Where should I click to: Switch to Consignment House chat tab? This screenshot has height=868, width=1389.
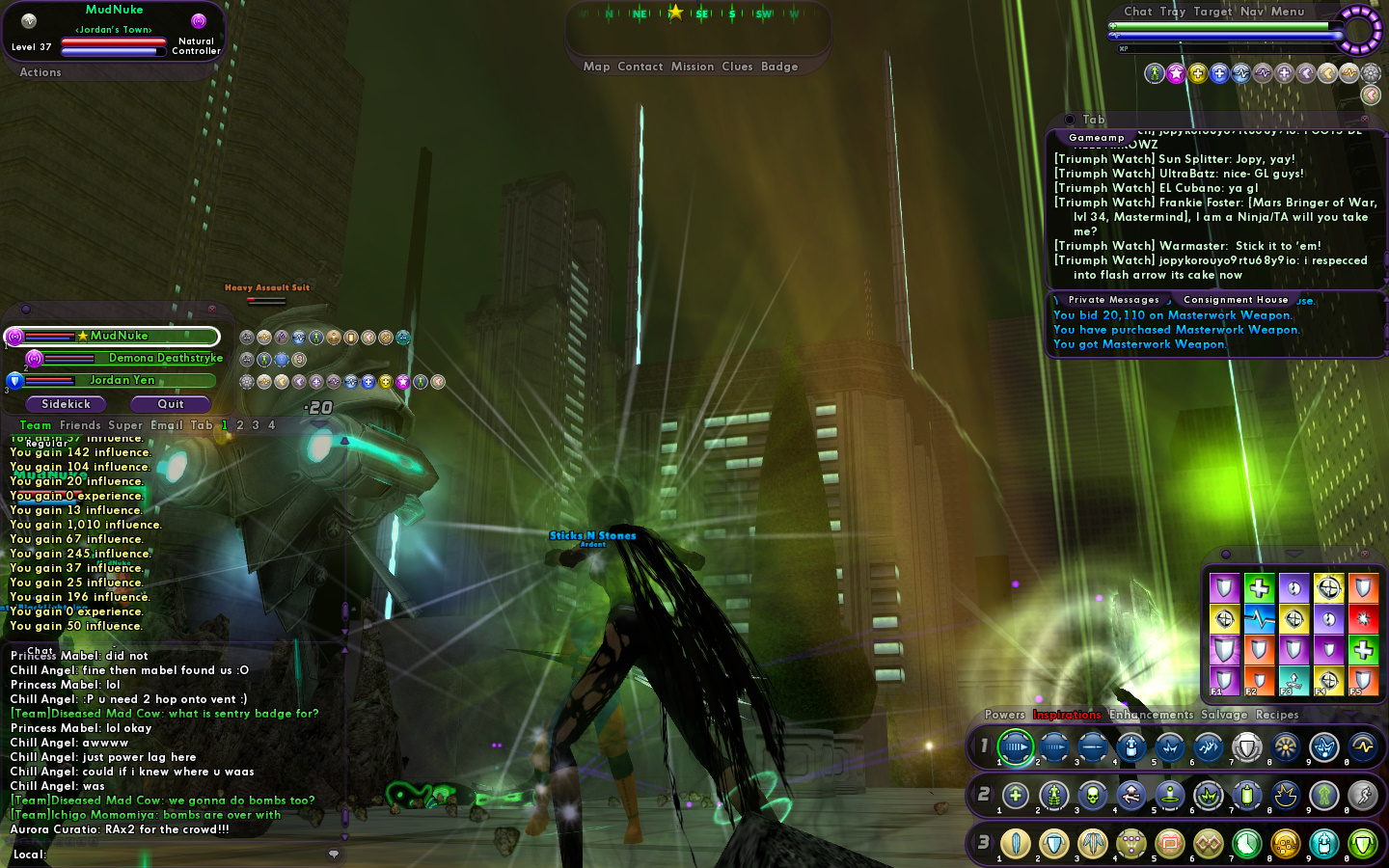[1236, 300]
